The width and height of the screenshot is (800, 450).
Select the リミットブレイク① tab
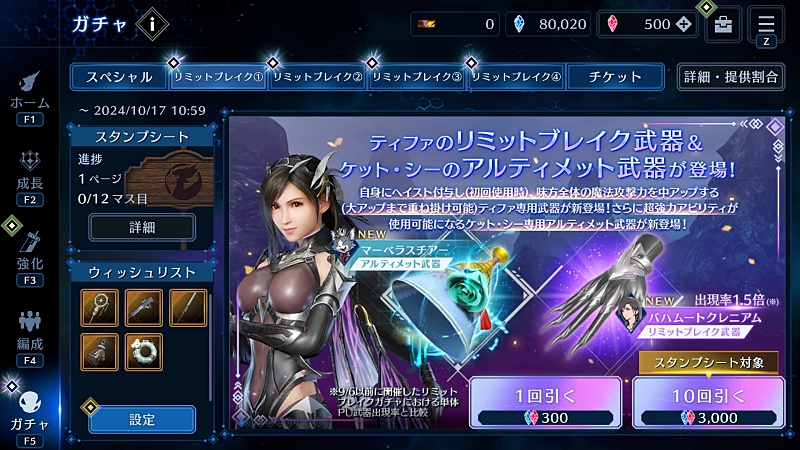click(x=218, y=76)
